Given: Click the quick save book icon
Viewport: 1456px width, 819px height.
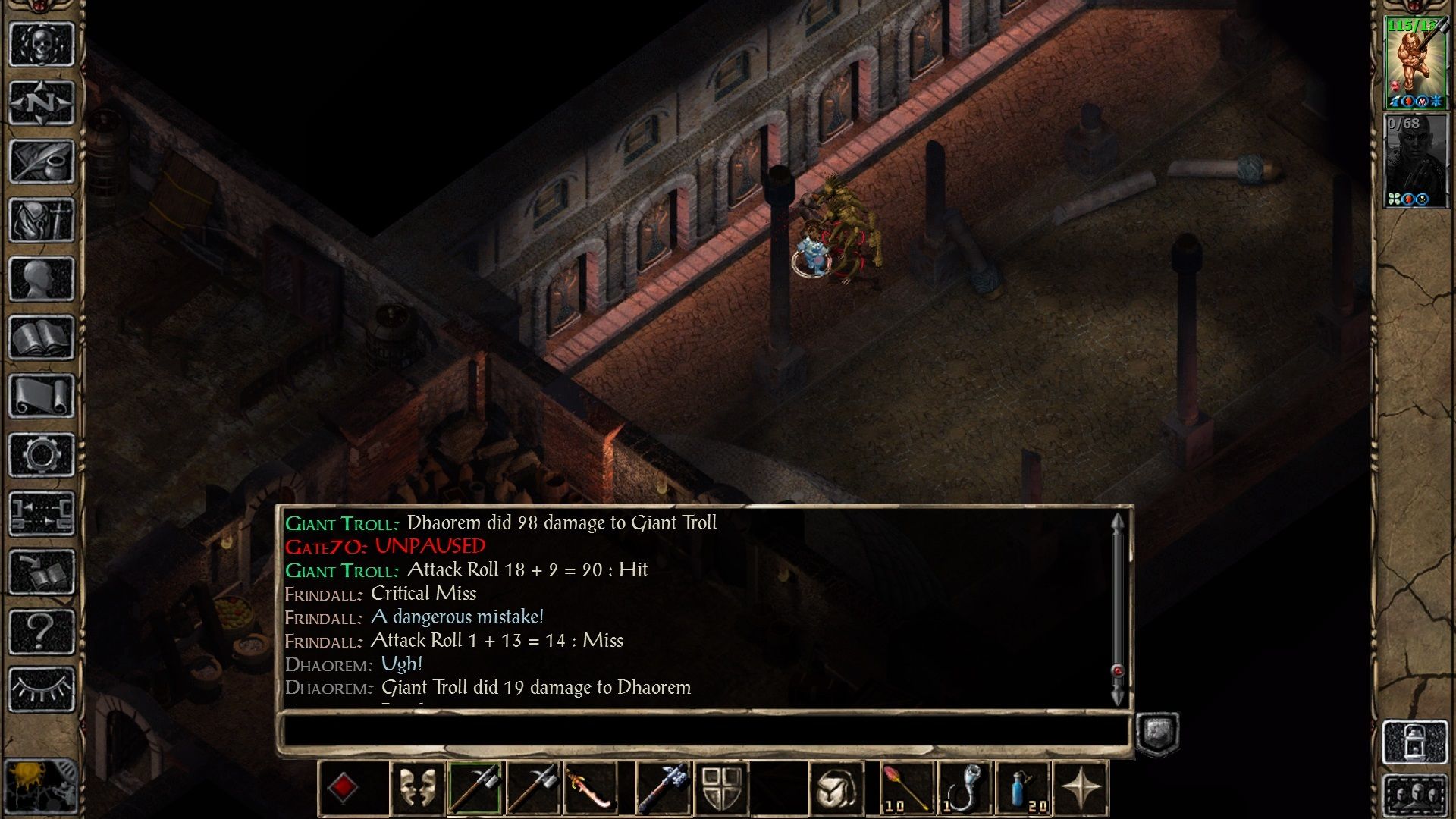Looking at the screenshot, I should [42, 573].
